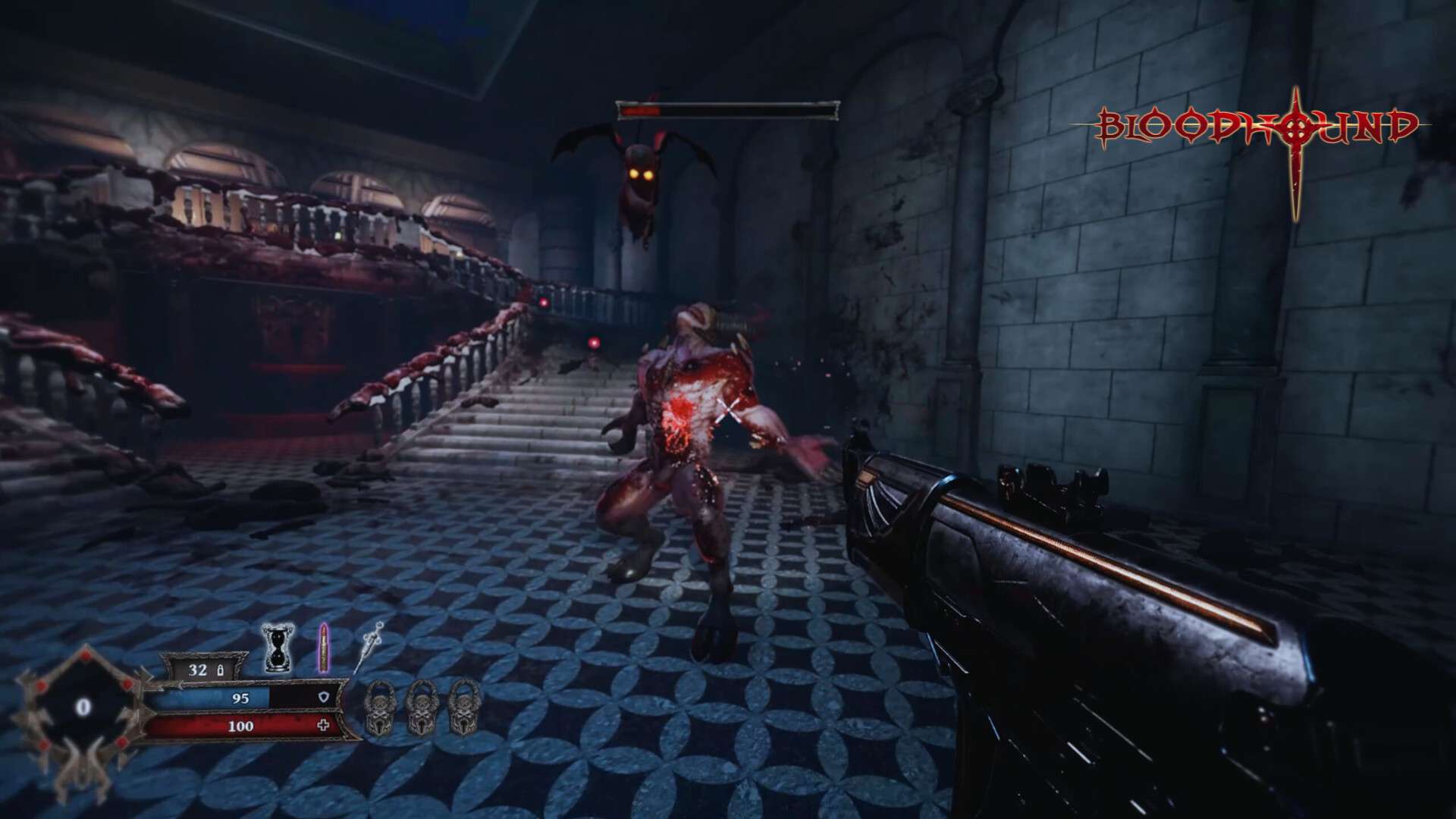
Task: Select the glowing purple bullet power-up icon
Action: coord(324,647)
